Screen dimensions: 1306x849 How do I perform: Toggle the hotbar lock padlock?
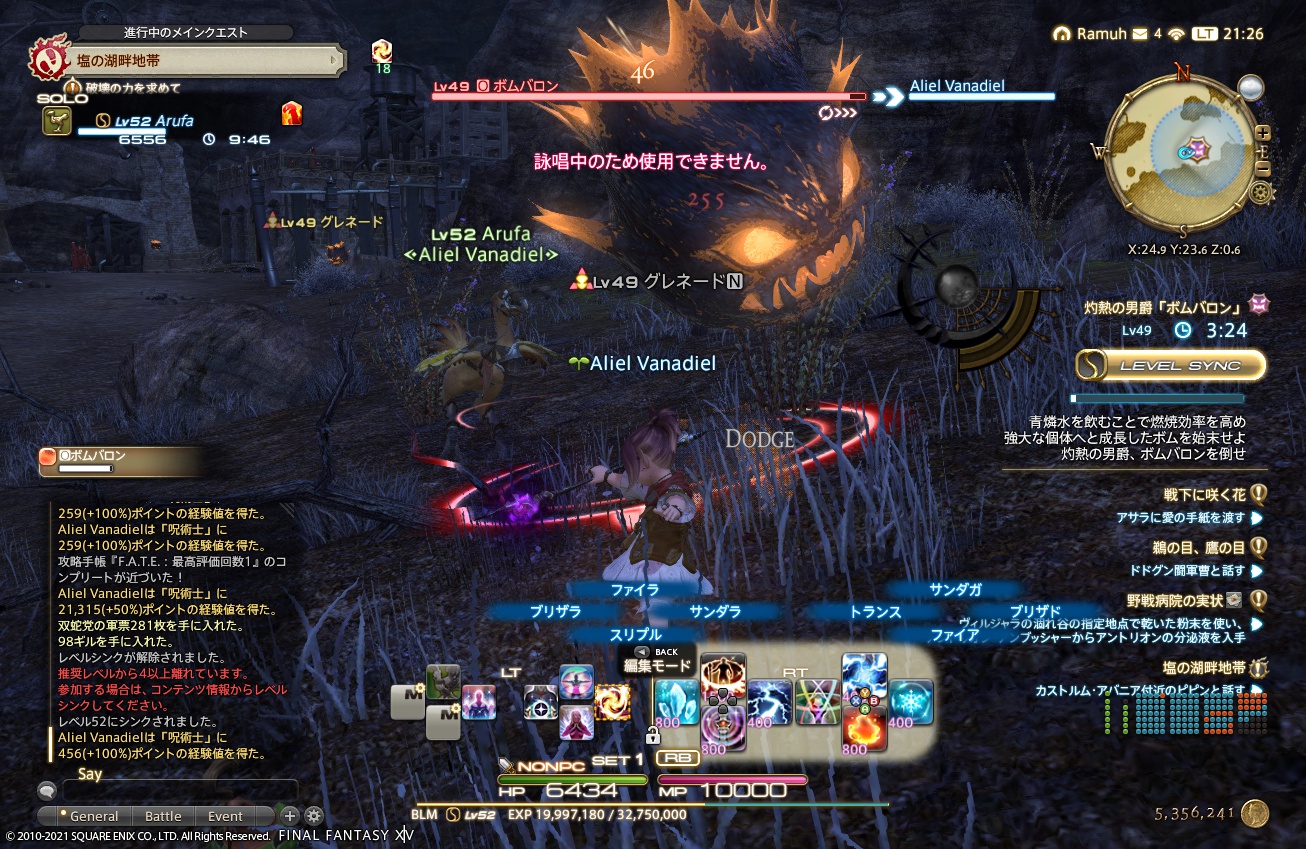pos(653,735)
